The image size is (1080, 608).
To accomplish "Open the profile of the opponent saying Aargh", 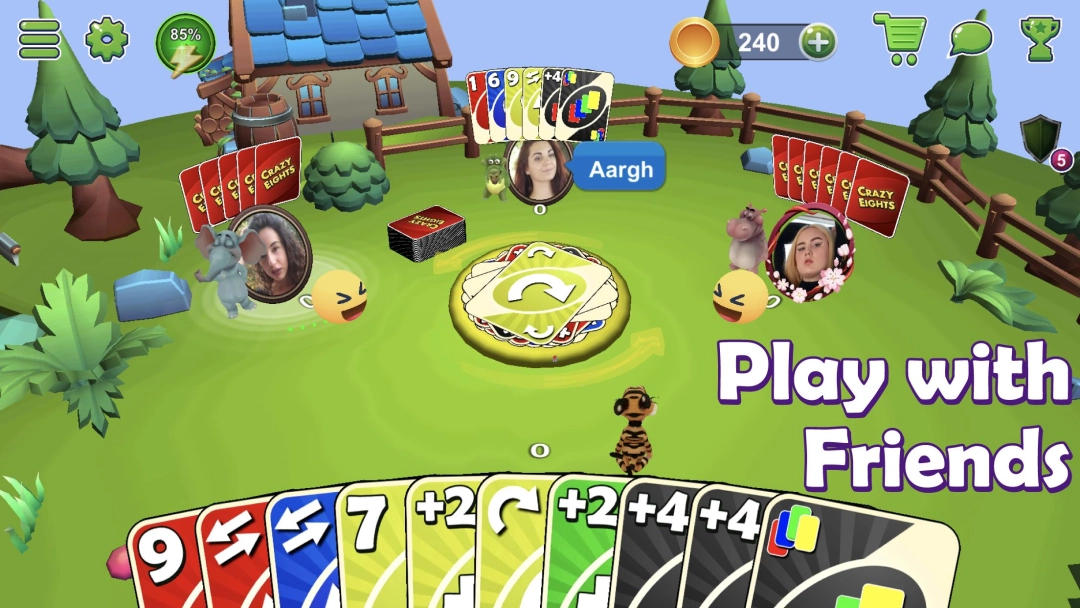I will point(540,168).
